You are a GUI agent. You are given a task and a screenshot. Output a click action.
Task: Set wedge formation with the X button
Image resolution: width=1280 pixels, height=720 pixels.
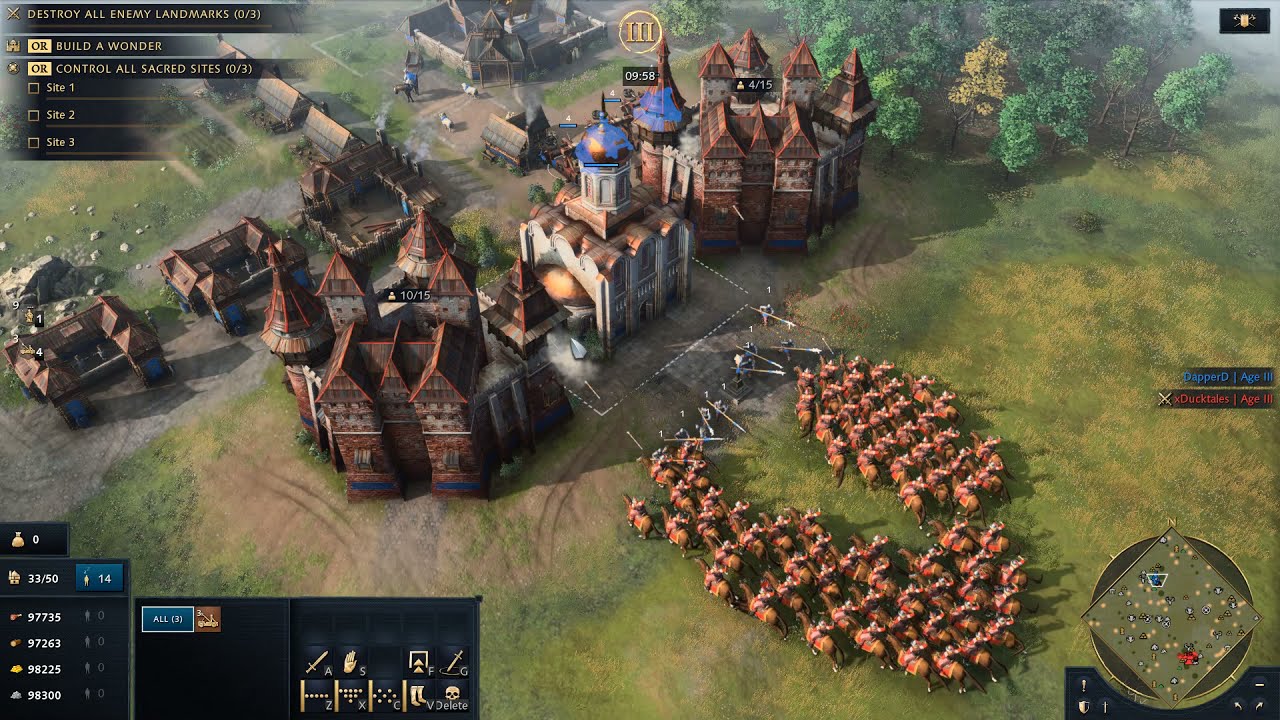tap(352, 694)
